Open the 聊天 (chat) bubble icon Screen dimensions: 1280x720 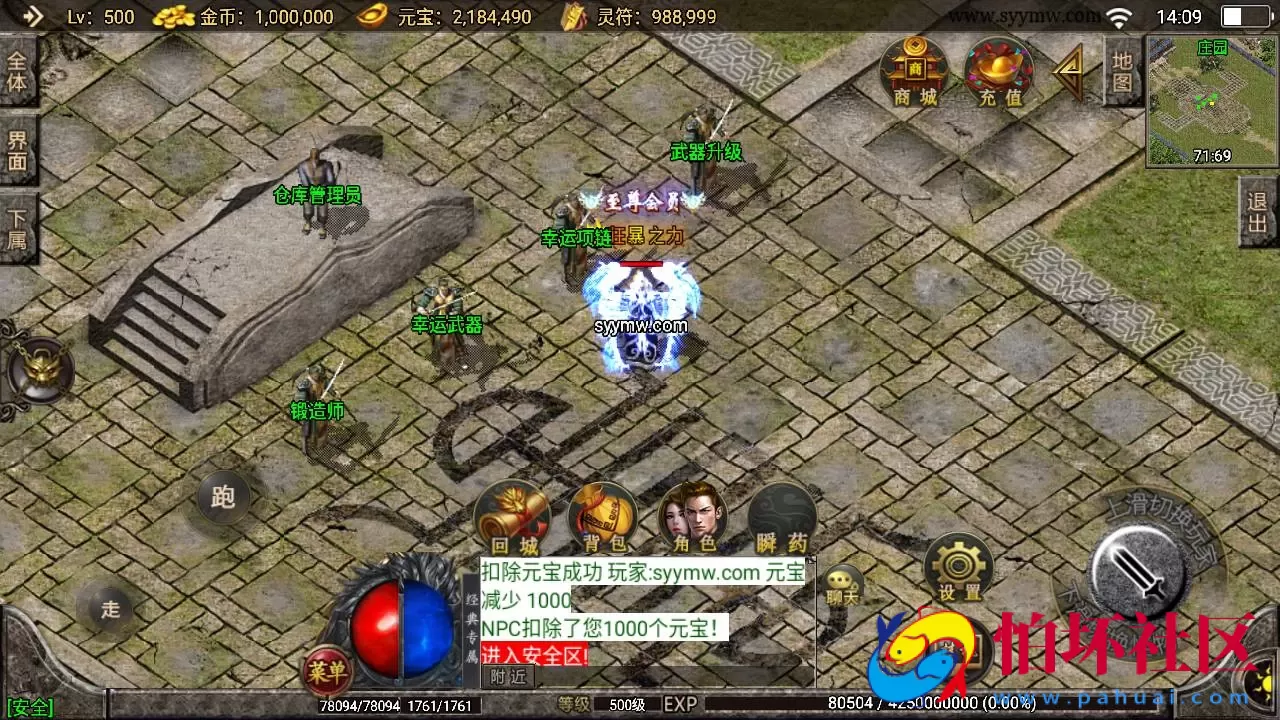843,580
